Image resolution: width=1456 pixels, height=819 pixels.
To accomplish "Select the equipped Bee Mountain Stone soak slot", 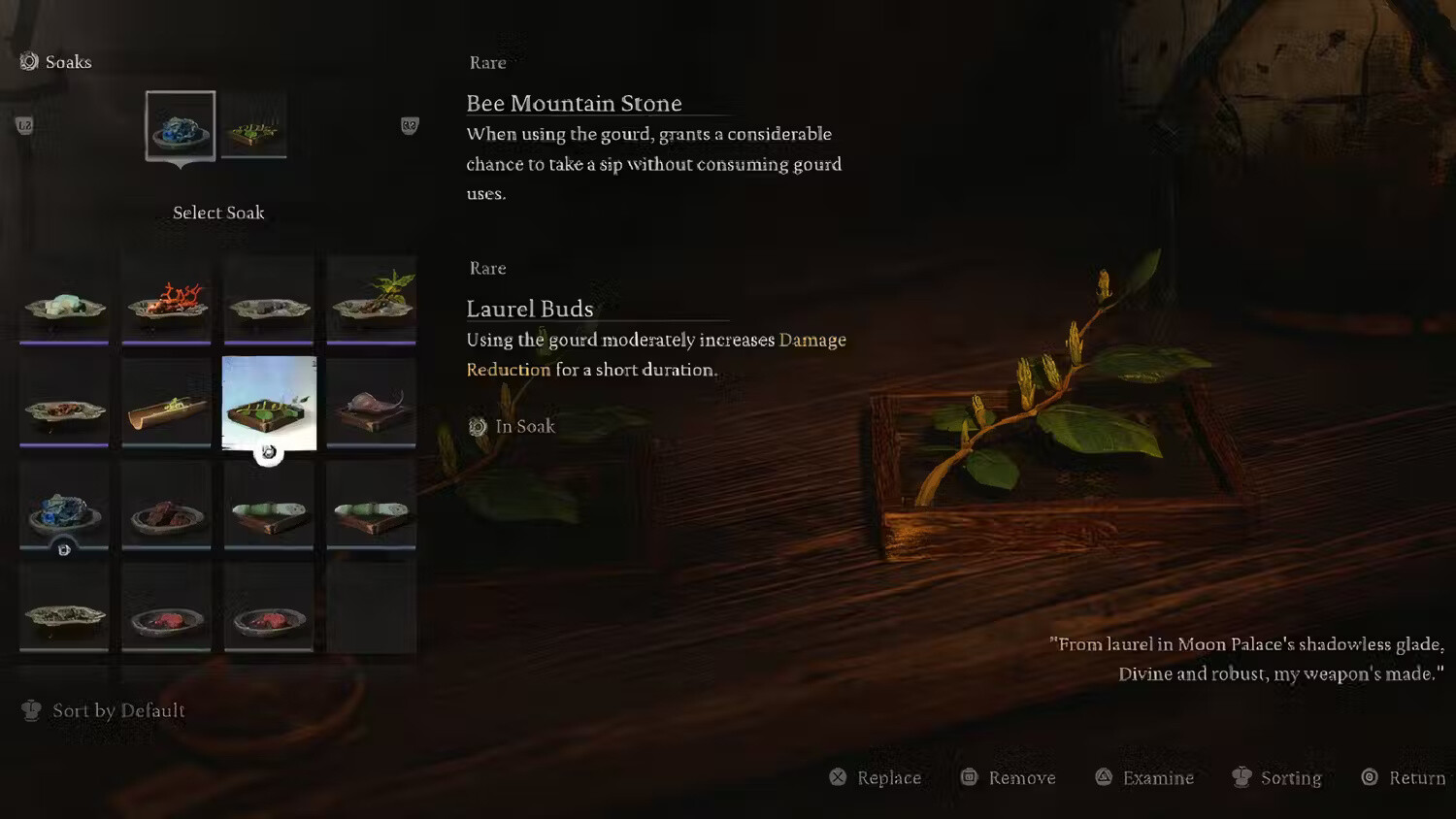I will [181, 126].
